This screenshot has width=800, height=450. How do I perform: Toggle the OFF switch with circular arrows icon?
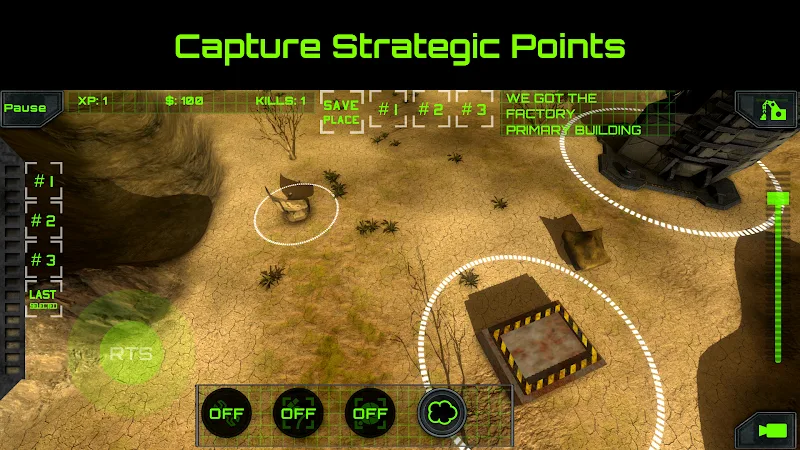225,411
